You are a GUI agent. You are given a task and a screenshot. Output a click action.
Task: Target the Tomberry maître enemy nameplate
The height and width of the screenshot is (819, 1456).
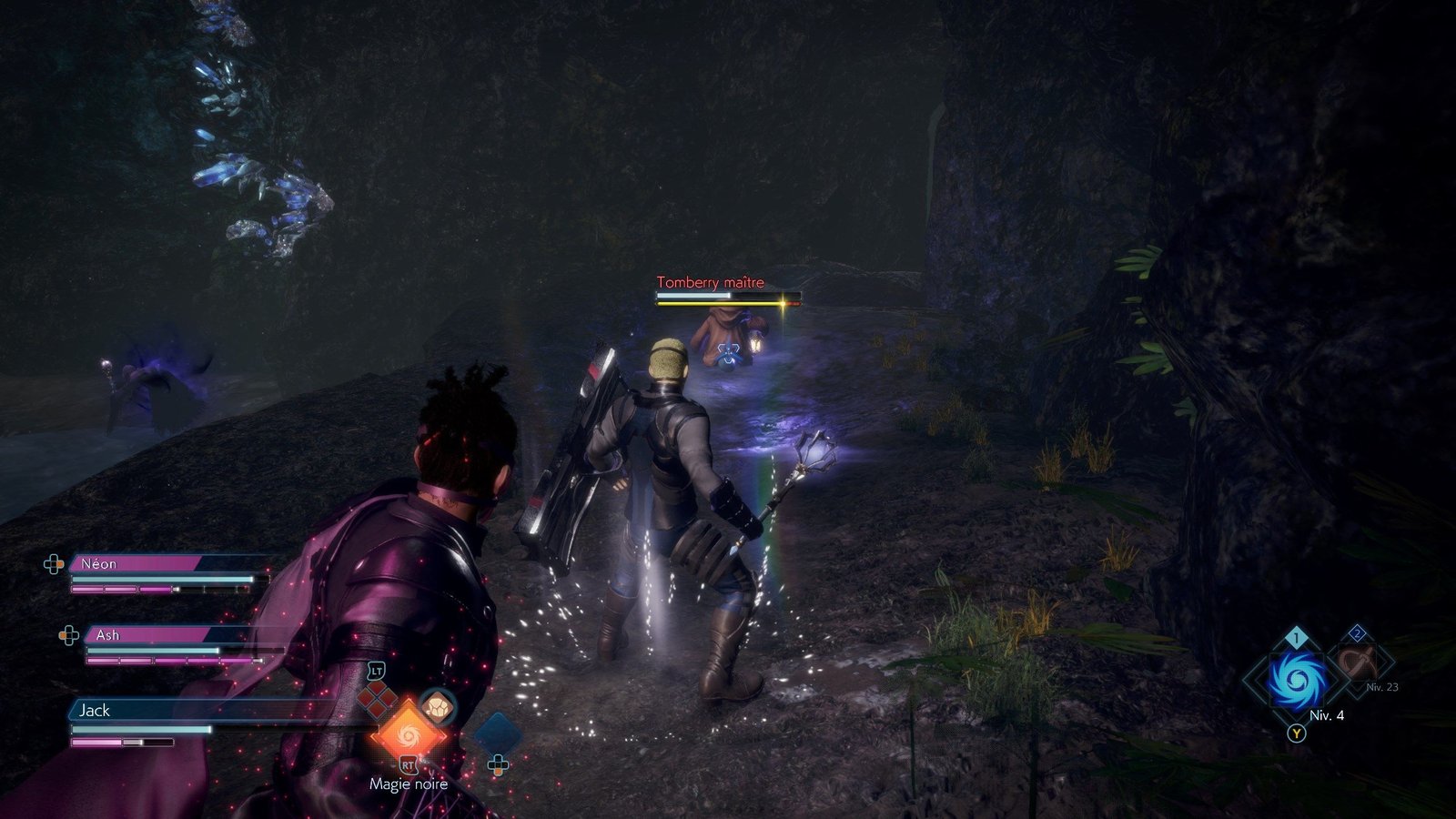coord(711,283)
